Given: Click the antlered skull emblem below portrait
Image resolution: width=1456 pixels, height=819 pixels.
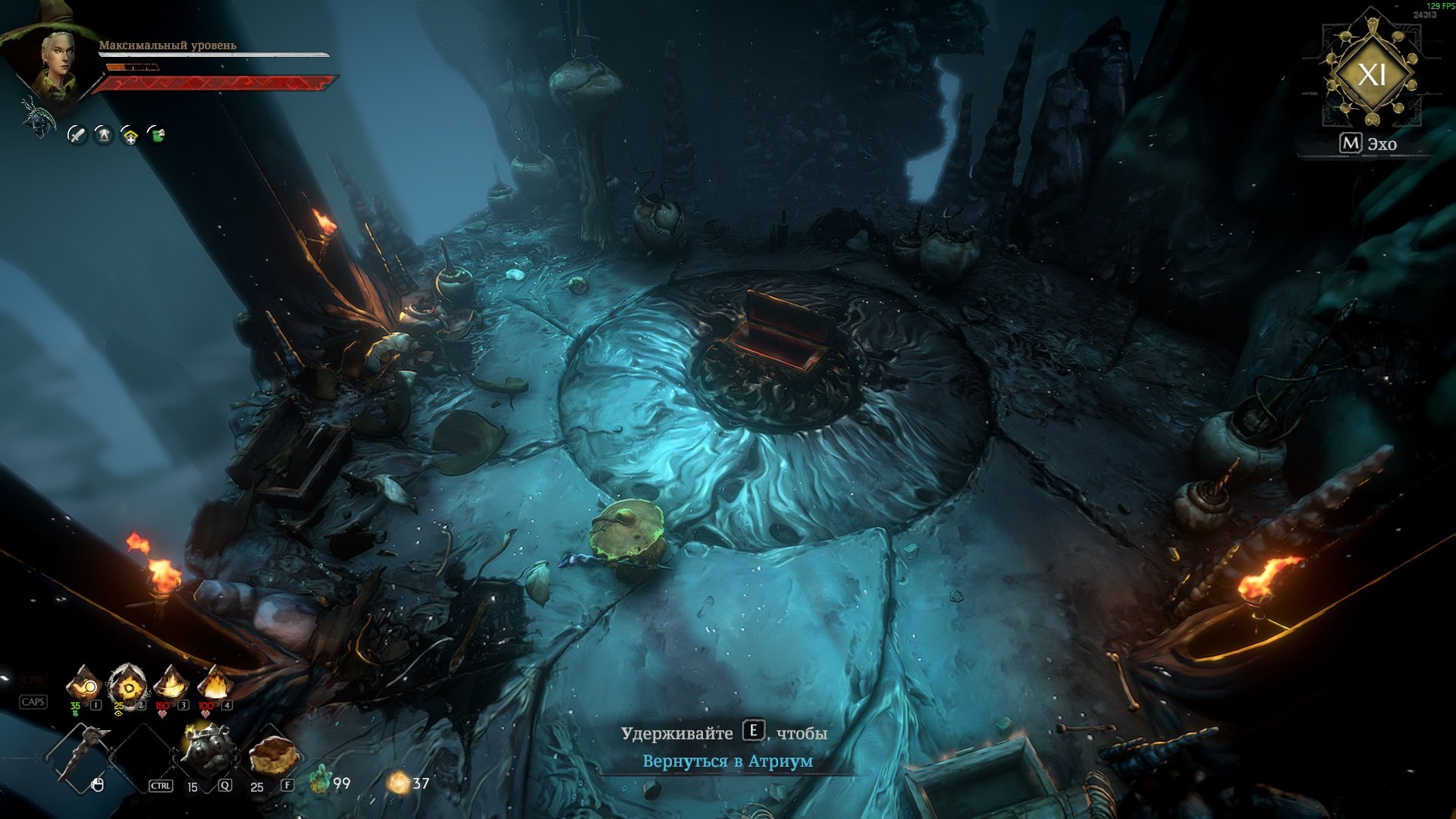Looking at the screenshot, I should [x=38, y=118].
